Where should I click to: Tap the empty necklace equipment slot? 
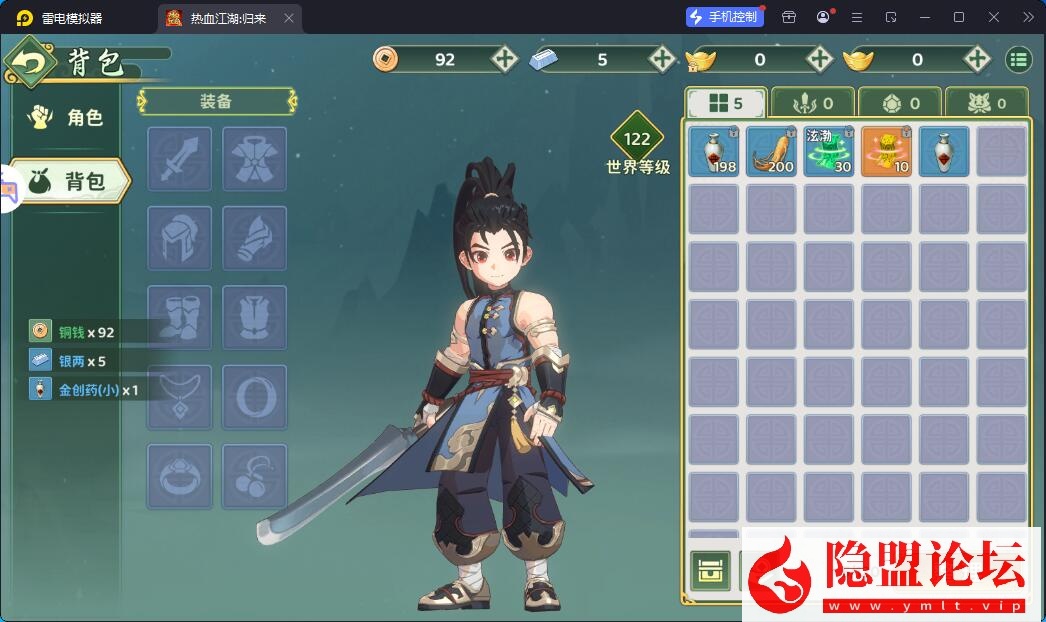point(180,397)
